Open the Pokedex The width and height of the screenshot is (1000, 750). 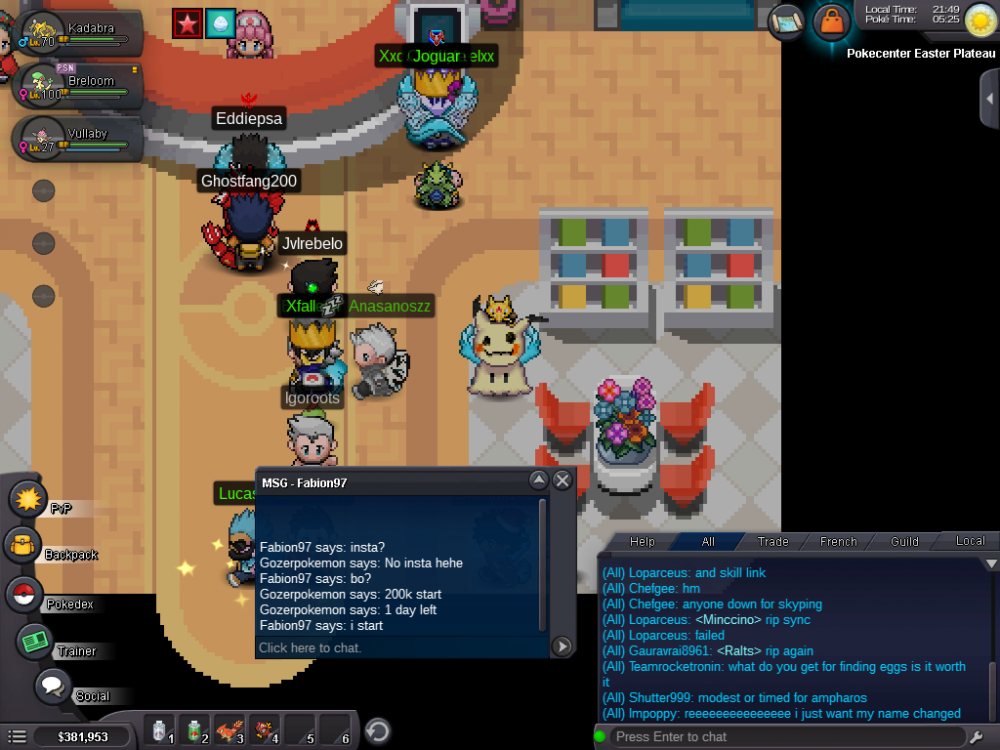[25, 594]
